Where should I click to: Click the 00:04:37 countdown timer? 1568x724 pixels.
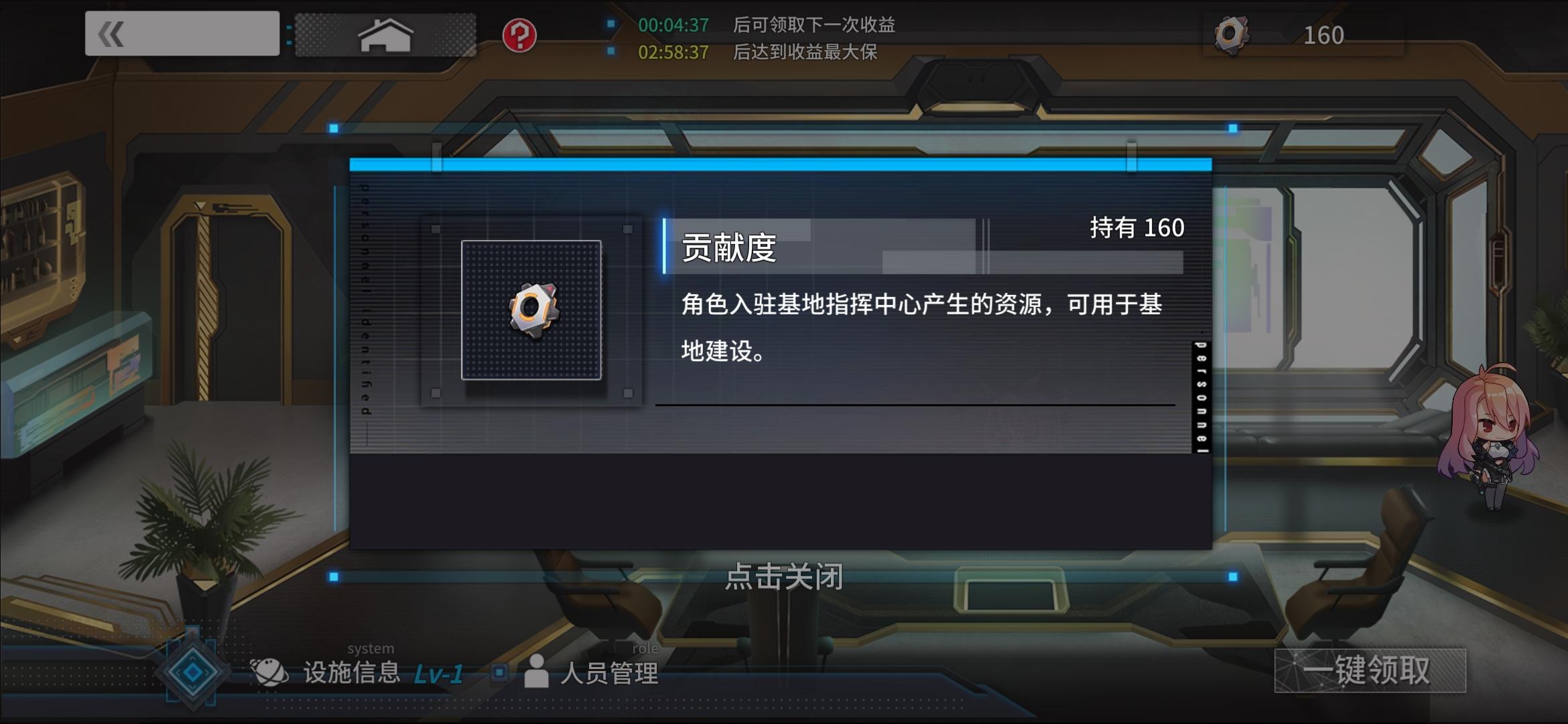(x=672, y=25)
